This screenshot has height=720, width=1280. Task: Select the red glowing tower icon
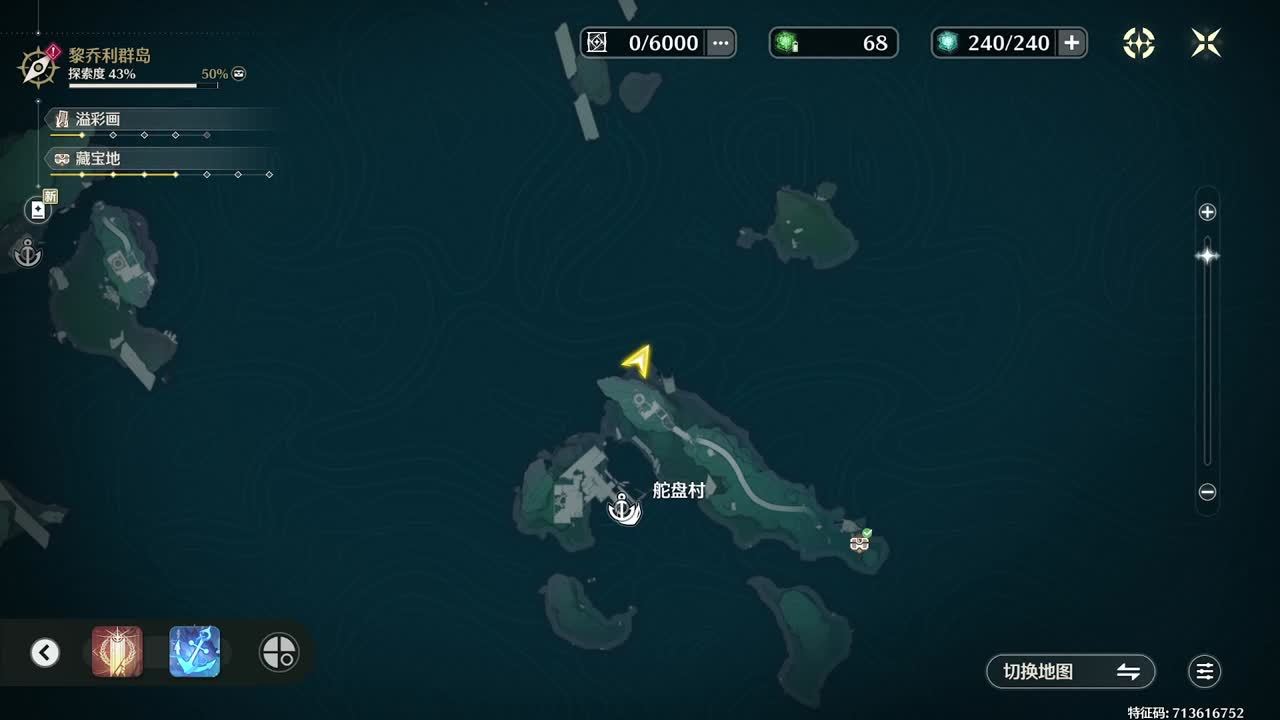(x=117, y=652)
